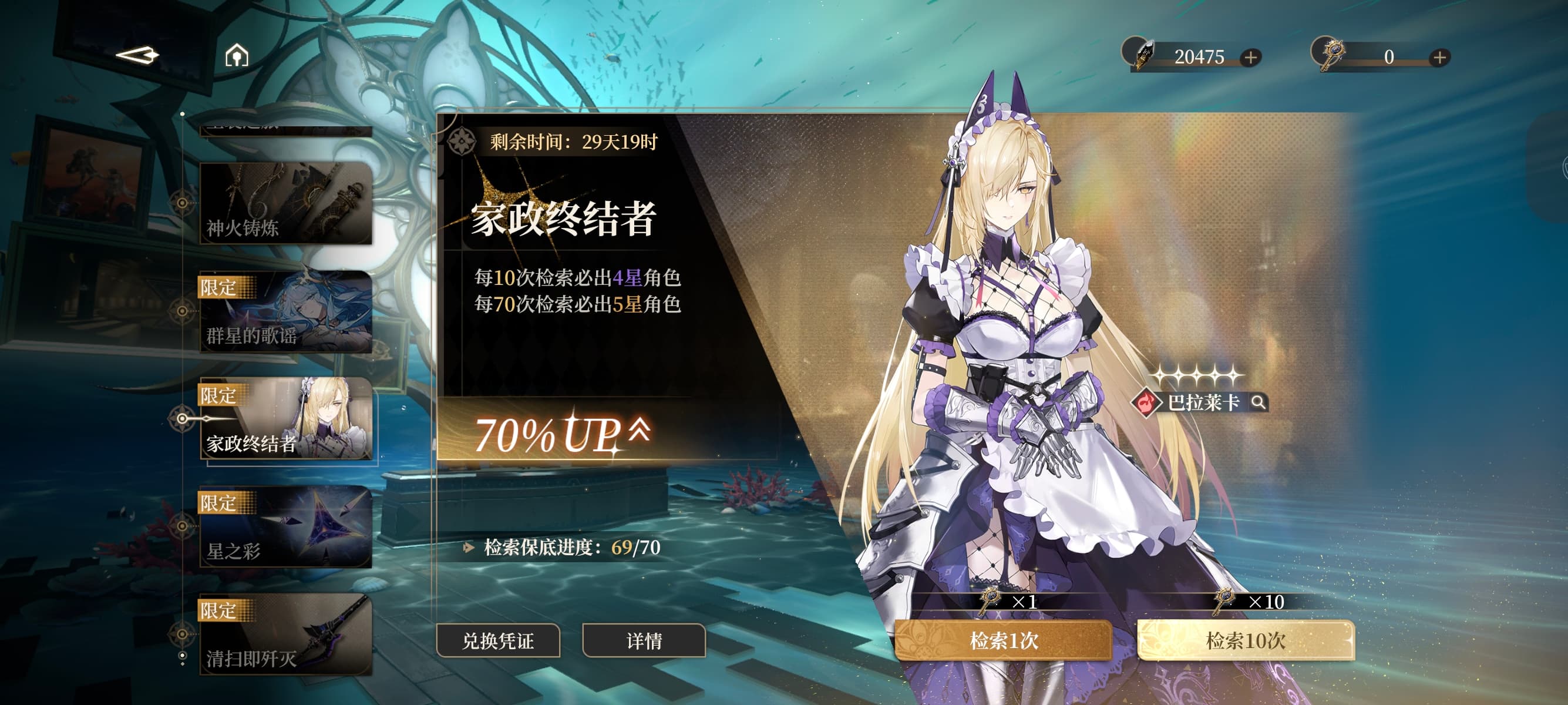Select the 家政终结者 banner tab

click(285, 419)
